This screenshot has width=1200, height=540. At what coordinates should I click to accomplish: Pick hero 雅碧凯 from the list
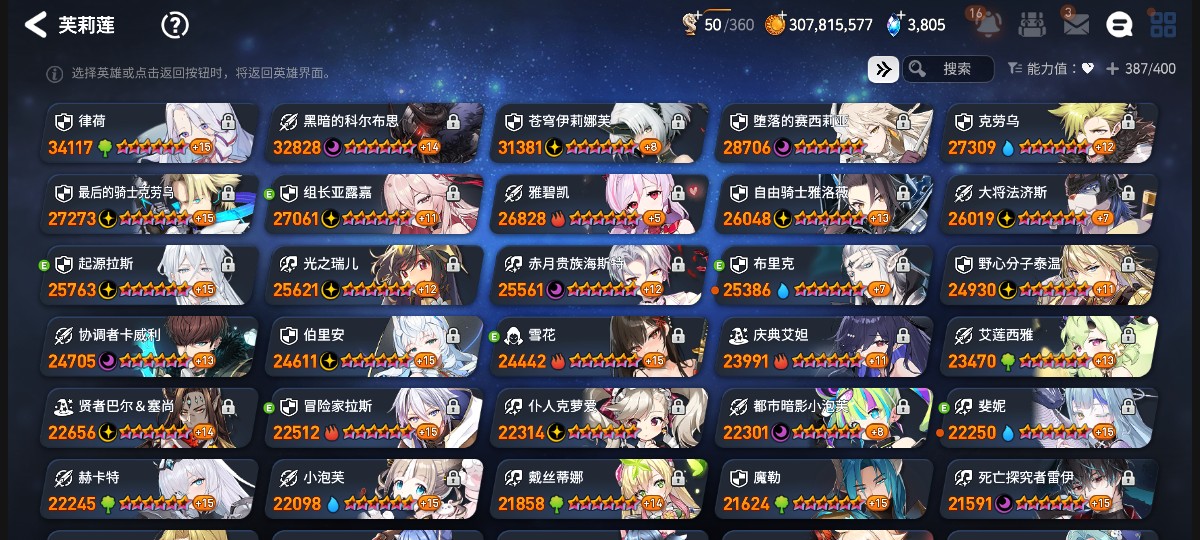[x=598, y=204]
